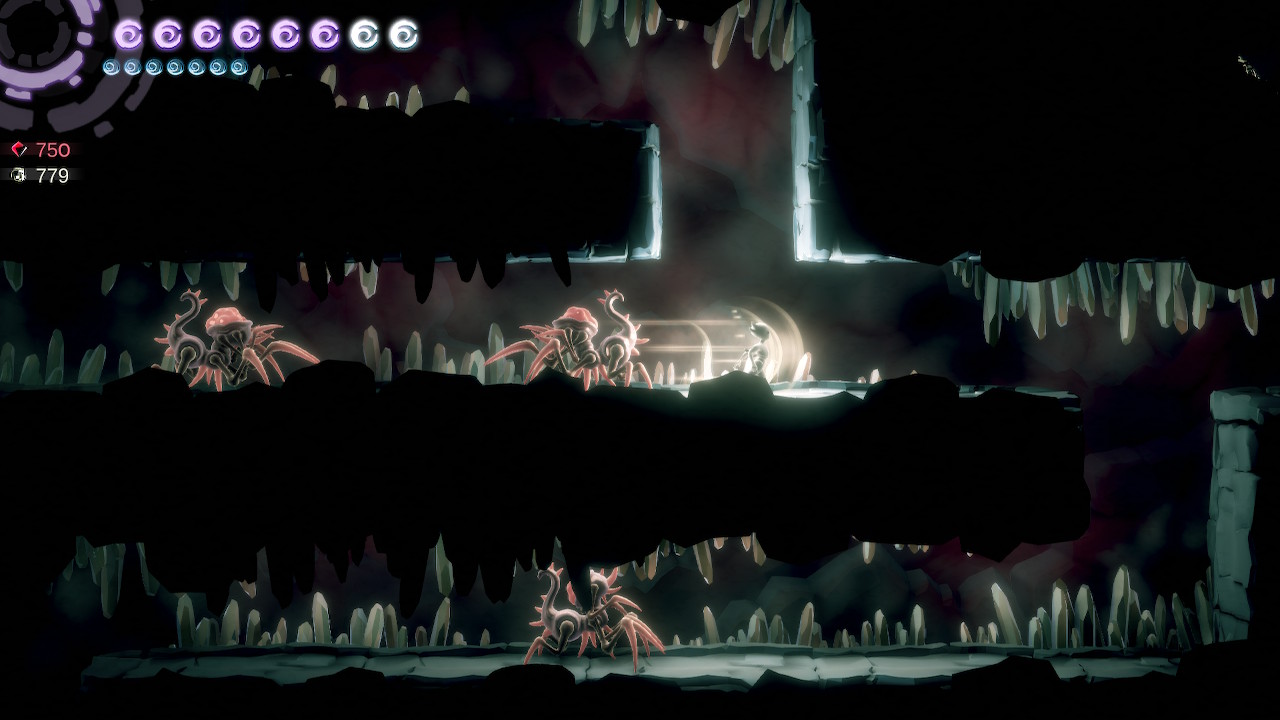Image resolution: width=1280 pixels, height=720 pixels.
Task: Click the rightmost blue silk bead
Action: pyautogui.click(x=237, y=68)
